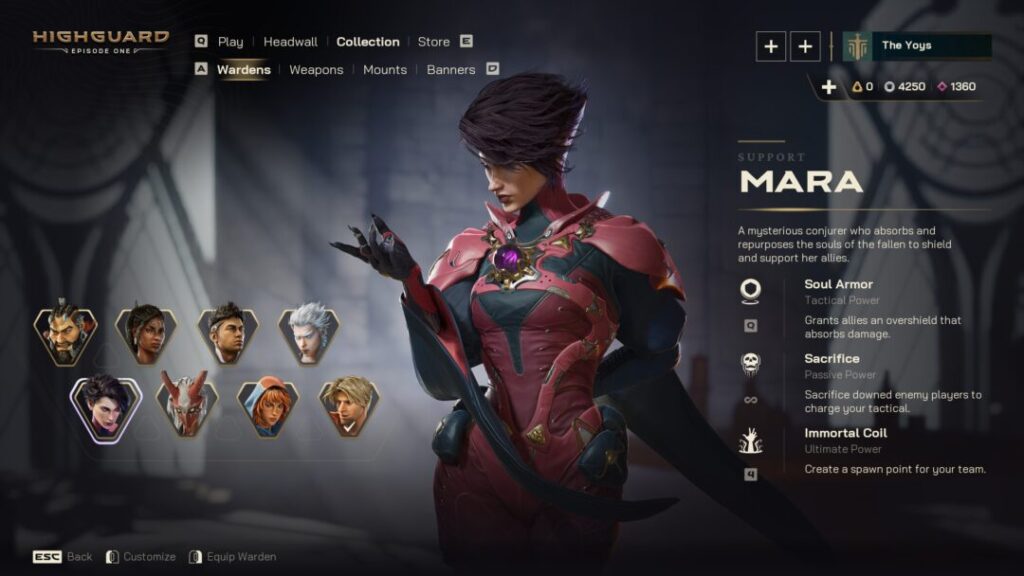Select the bearded mohawk warden portrait
The height and width of the screenshot is (576, 1024).
tap(65, 334)
